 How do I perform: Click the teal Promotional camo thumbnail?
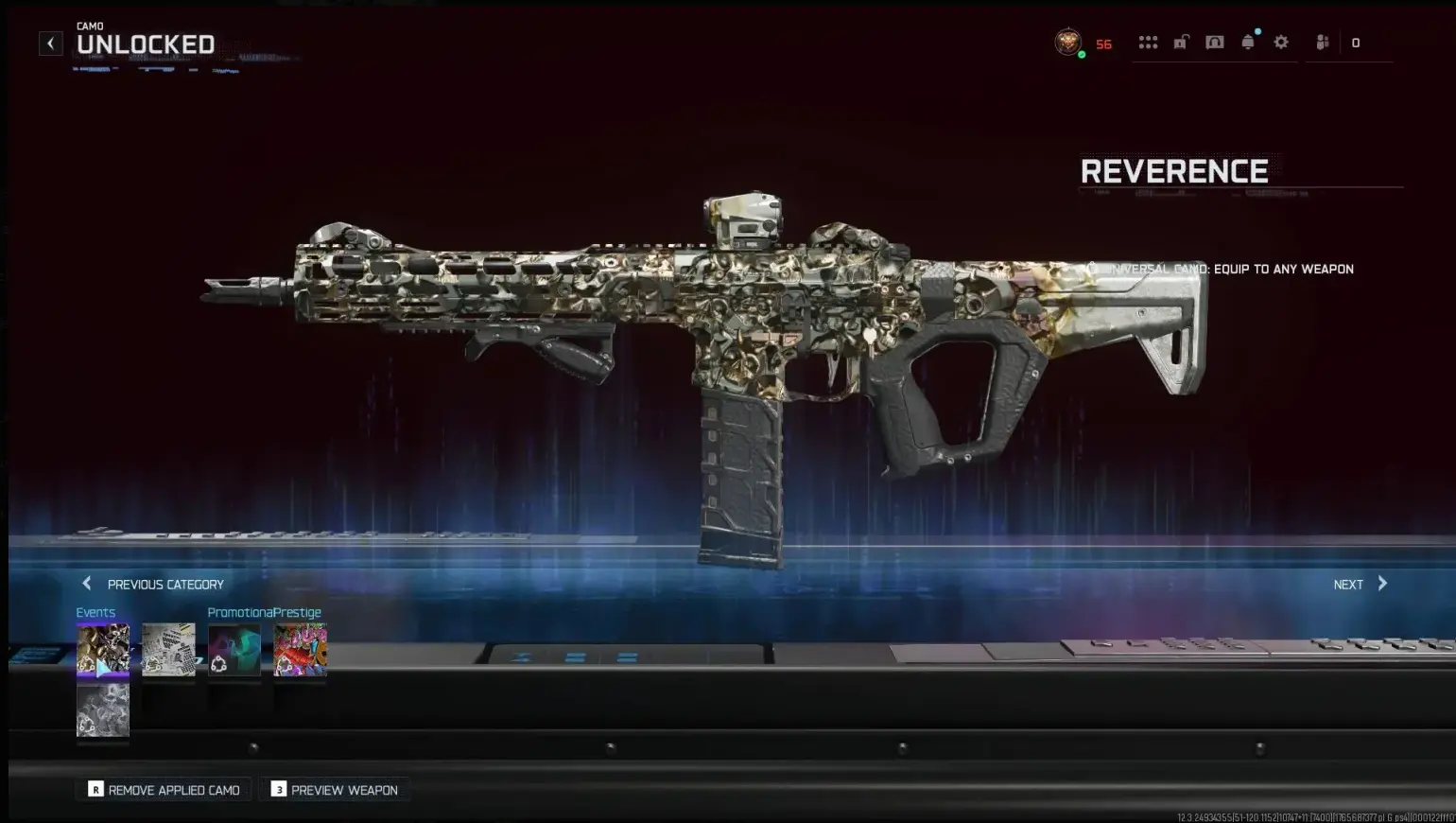coord(234,649)
